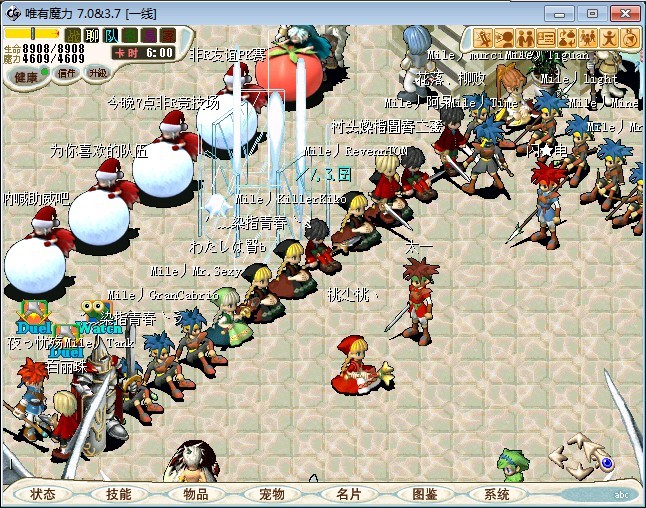The image size is (646, 508).
Task: Click the 升級 level-up button
Action: click(98, 73)
